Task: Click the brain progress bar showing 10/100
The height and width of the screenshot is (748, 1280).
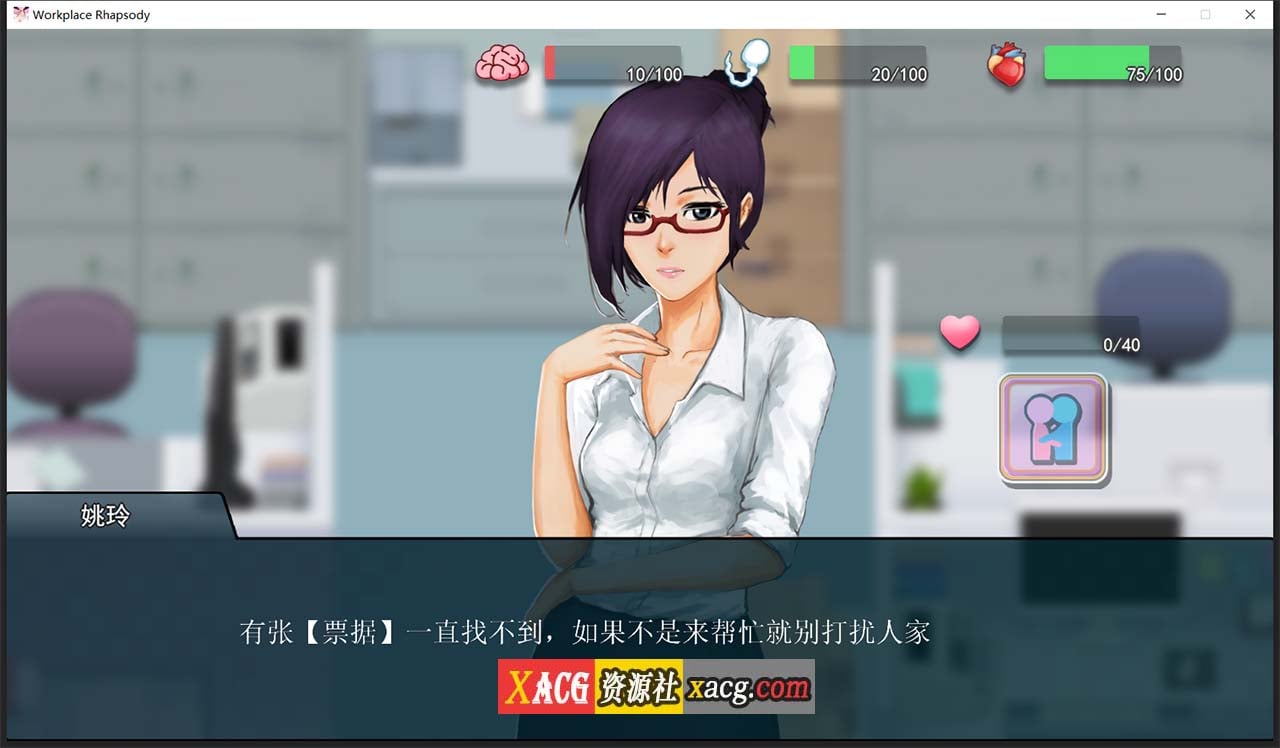Action: (614, 62)
